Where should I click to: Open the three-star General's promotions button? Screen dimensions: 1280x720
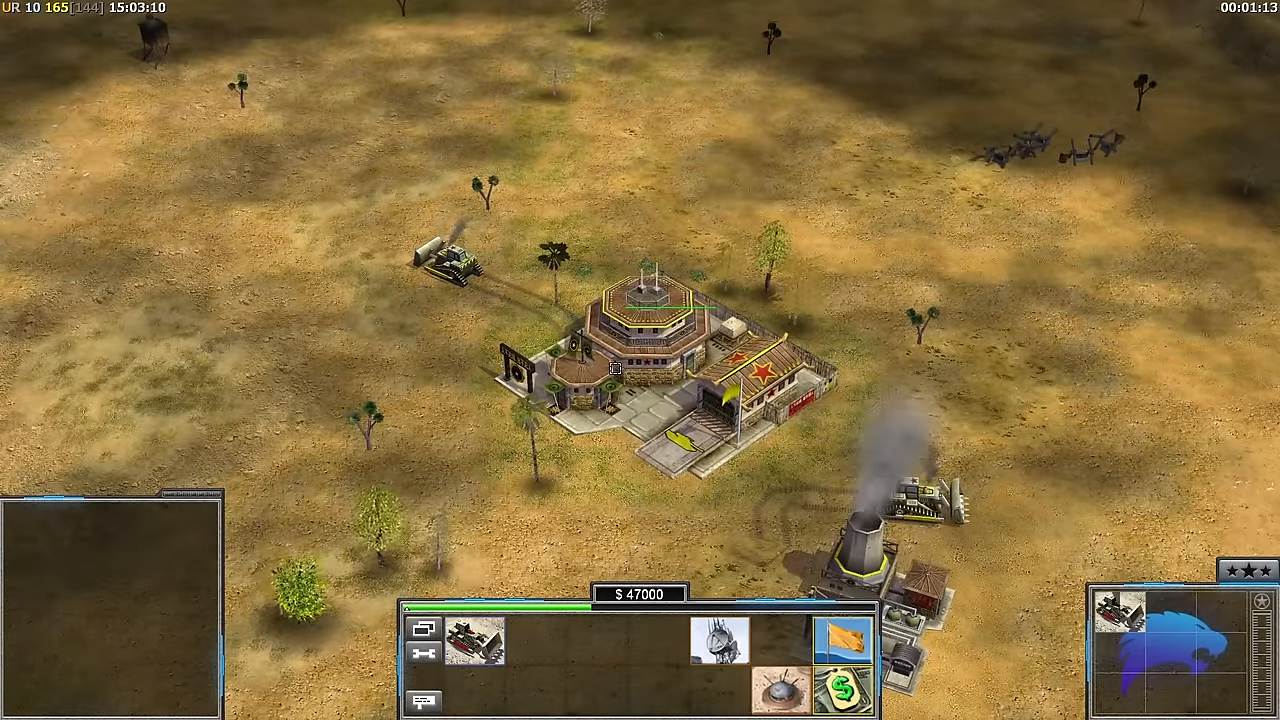1247,571
